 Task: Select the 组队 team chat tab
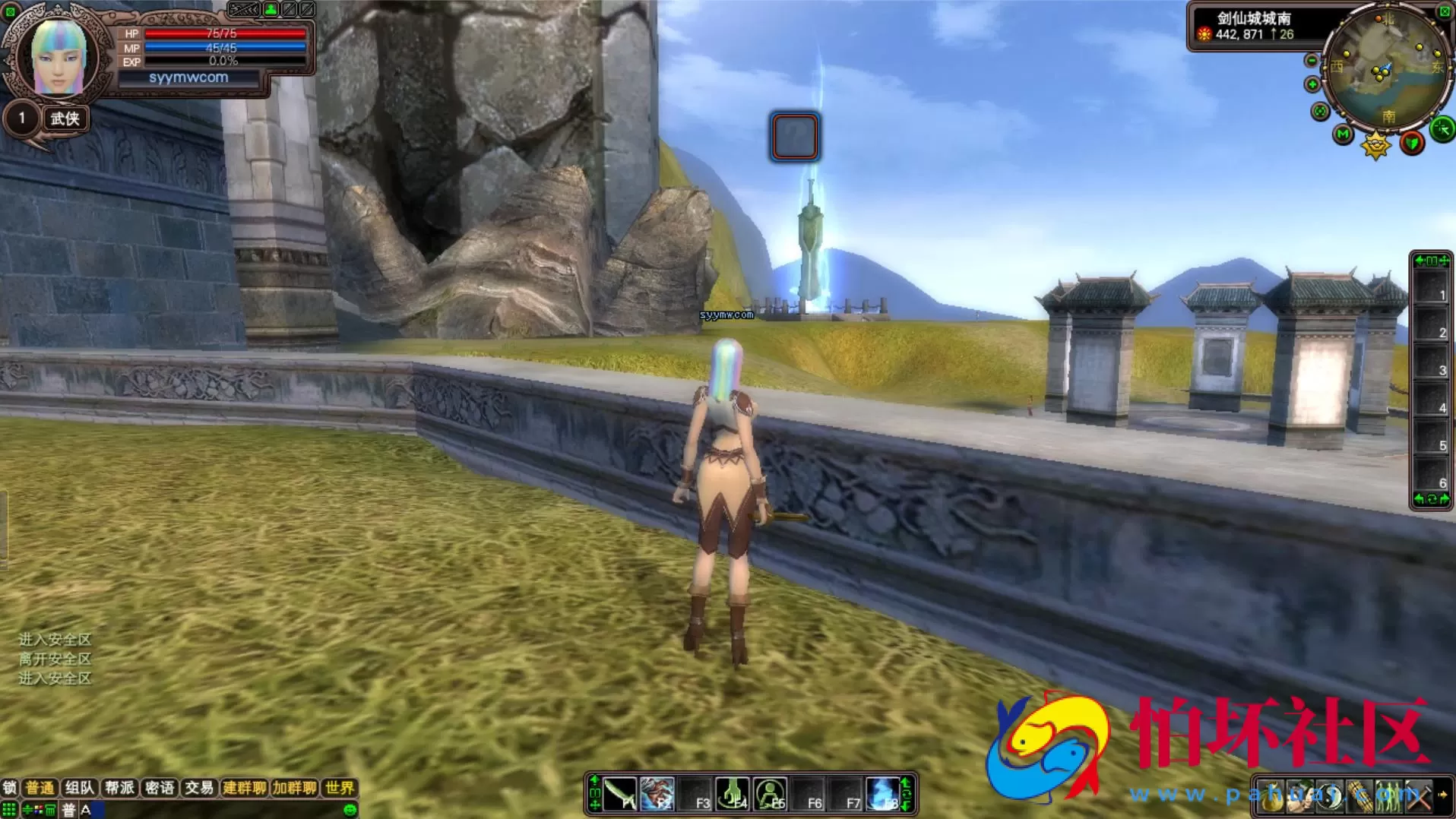[x=79, y=788]
